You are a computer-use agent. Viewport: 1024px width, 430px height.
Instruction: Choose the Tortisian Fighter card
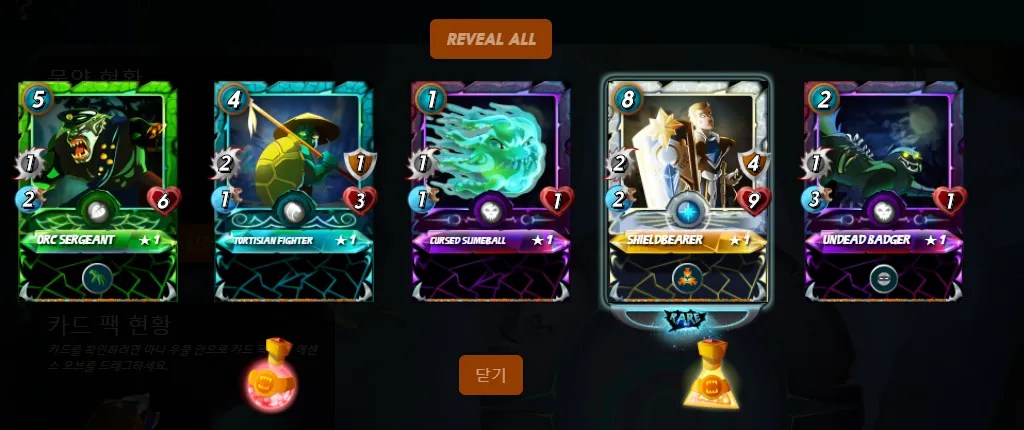tap(293, 190)
